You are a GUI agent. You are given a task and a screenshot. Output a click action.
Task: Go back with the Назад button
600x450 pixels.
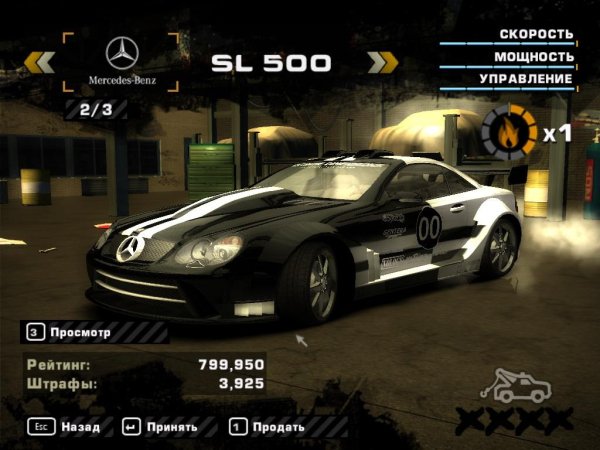[x=66, y=427]
